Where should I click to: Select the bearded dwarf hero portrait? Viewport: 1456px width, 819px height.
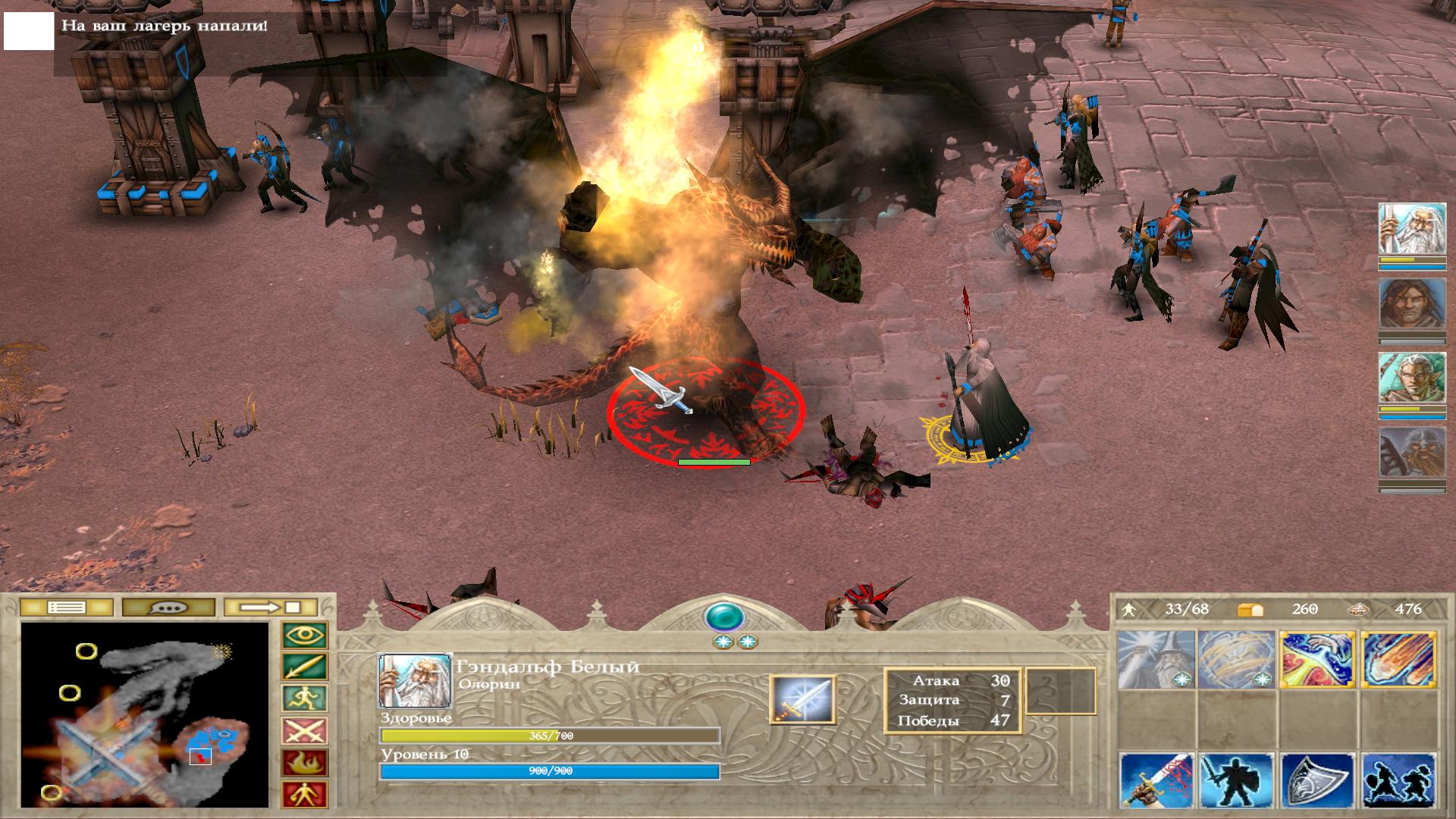(x=1412, y=453)
